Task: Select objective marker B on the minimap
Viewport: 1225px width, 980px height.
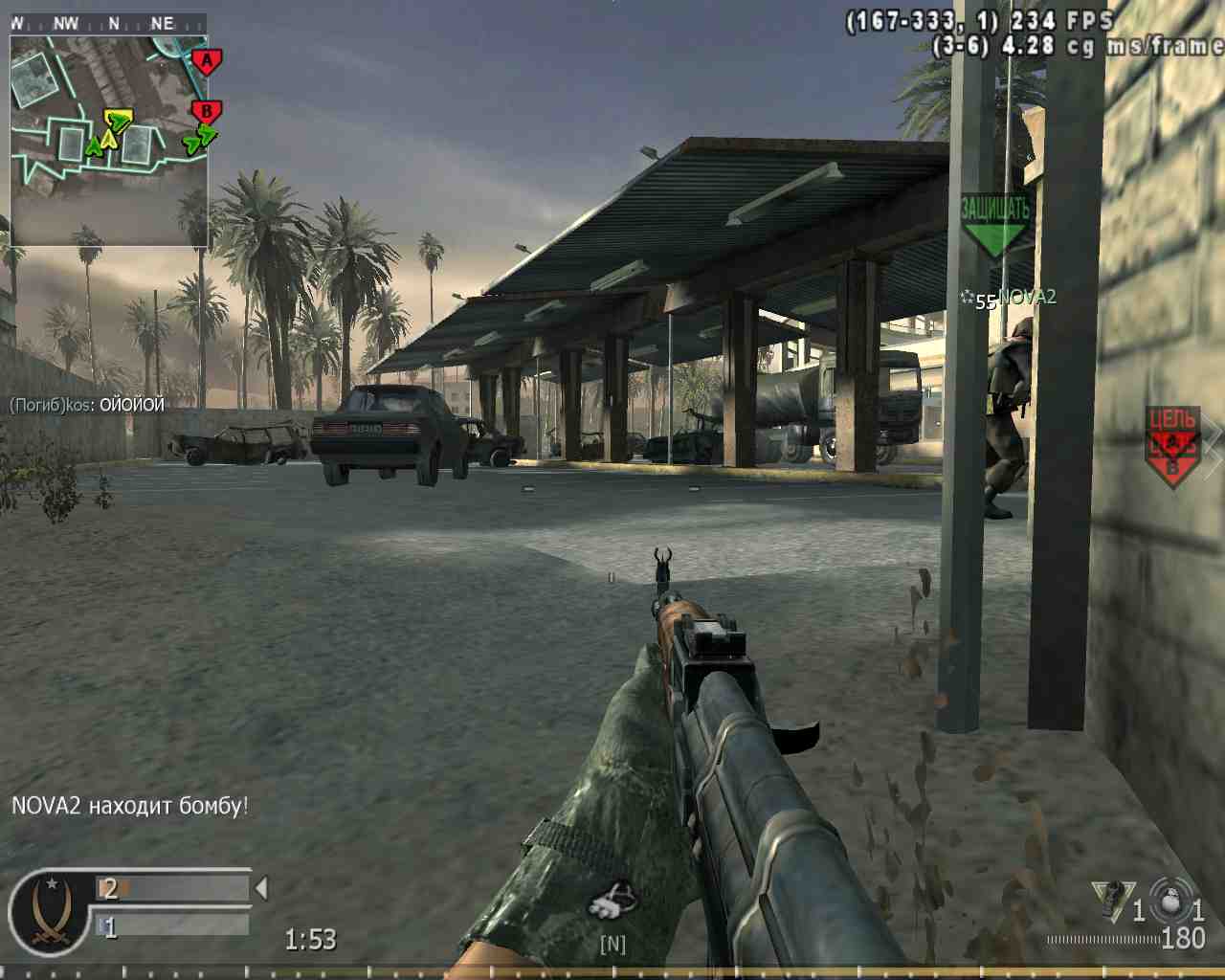Action: click(x=205, y=110)
